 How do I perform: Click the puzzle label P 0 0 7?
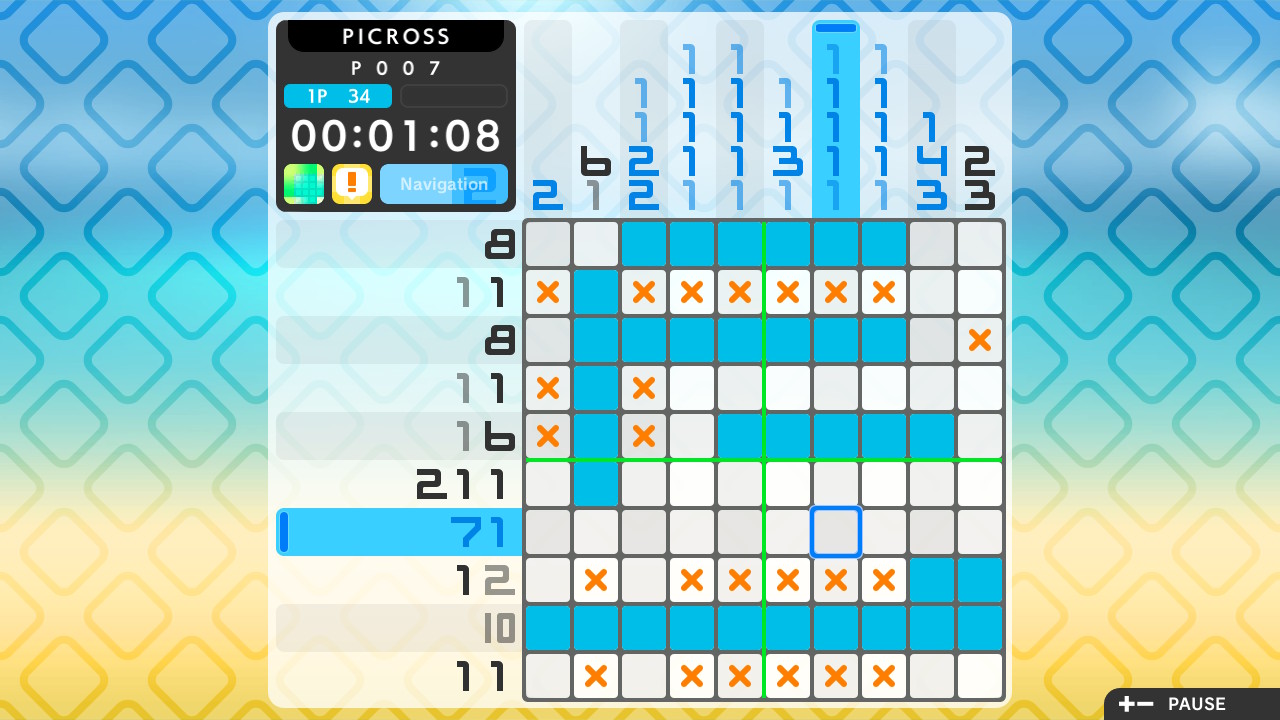click(x=397, y=68)
